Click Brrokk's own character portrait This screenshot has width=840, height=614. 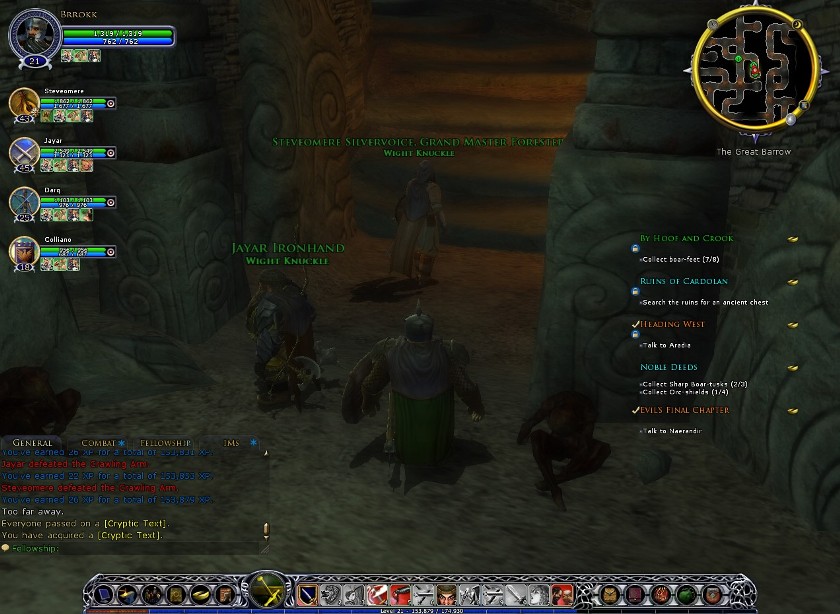tap(34, 36)
